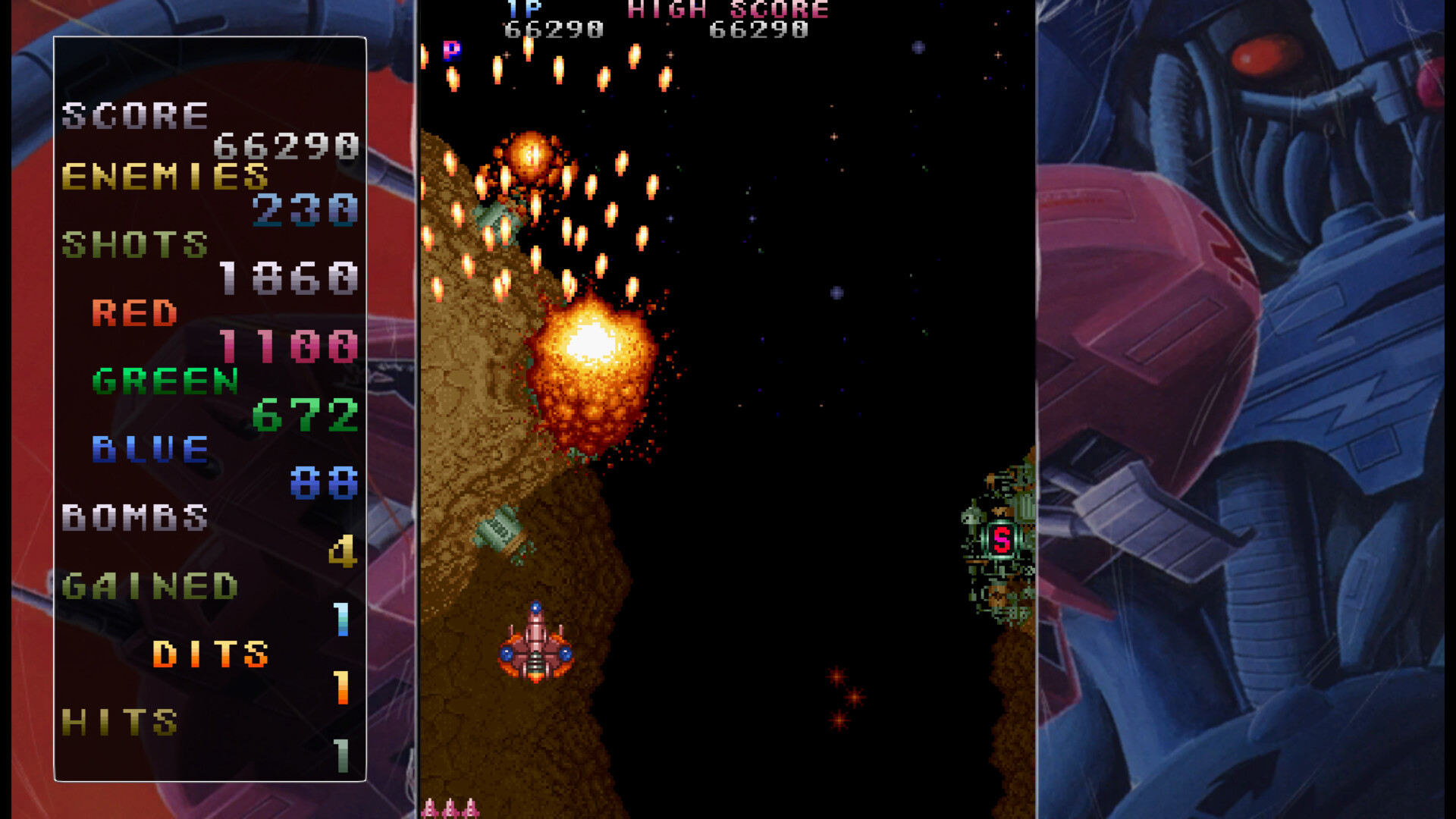The height and width of the screenshot is (819, 1456).
Task: Collect the pink P power-up icon
Action: (452, 52)
